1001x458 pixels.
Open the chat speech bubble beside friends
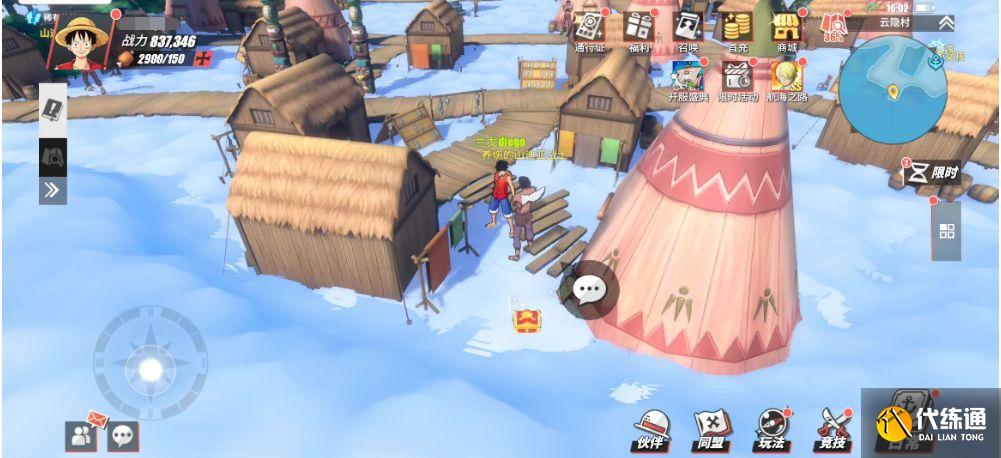(123, 435)
